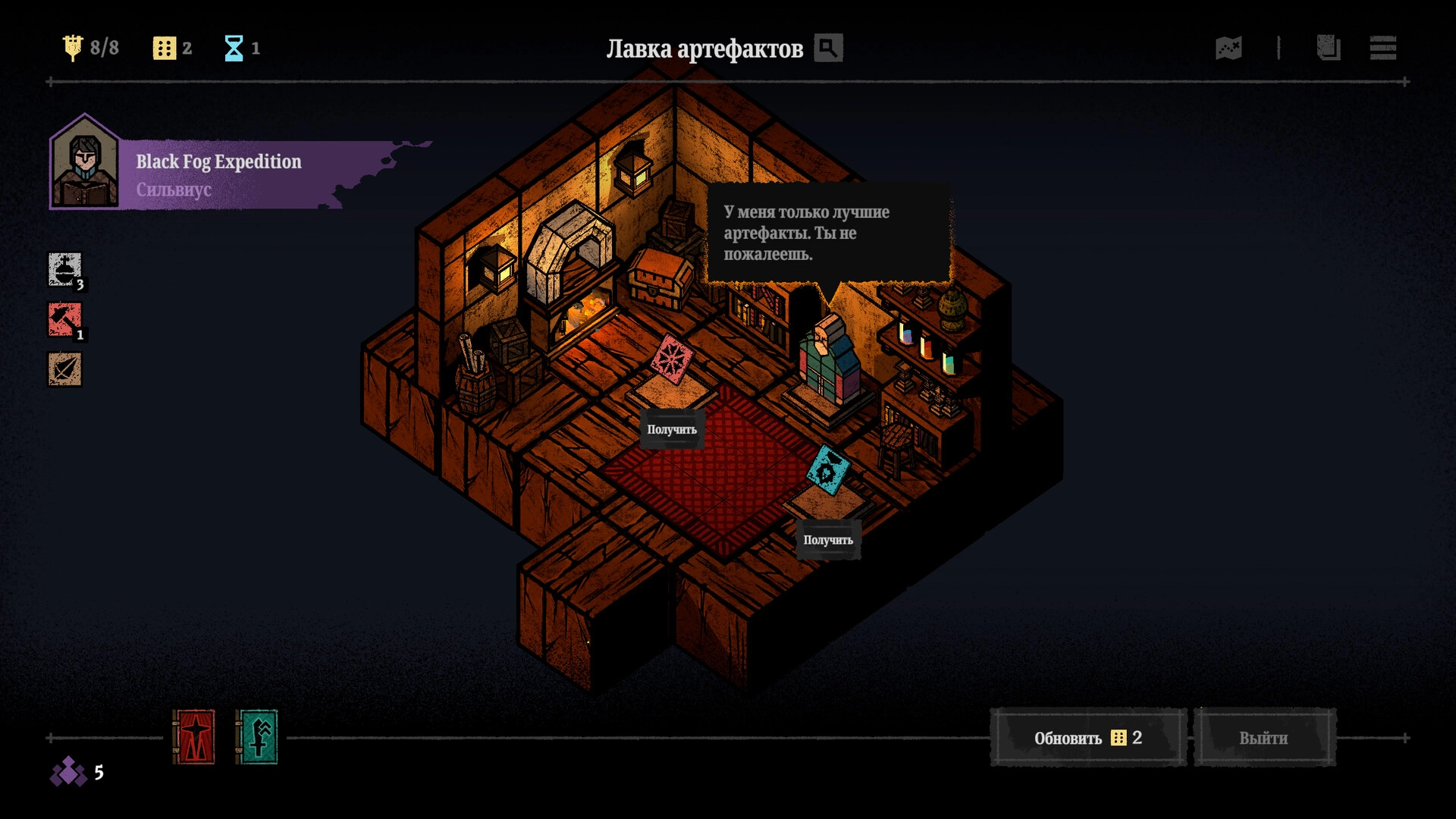This screenshot has height=819, width=1456.
Task: Claim the blue artifact with Получить
Action: [828, 540]
